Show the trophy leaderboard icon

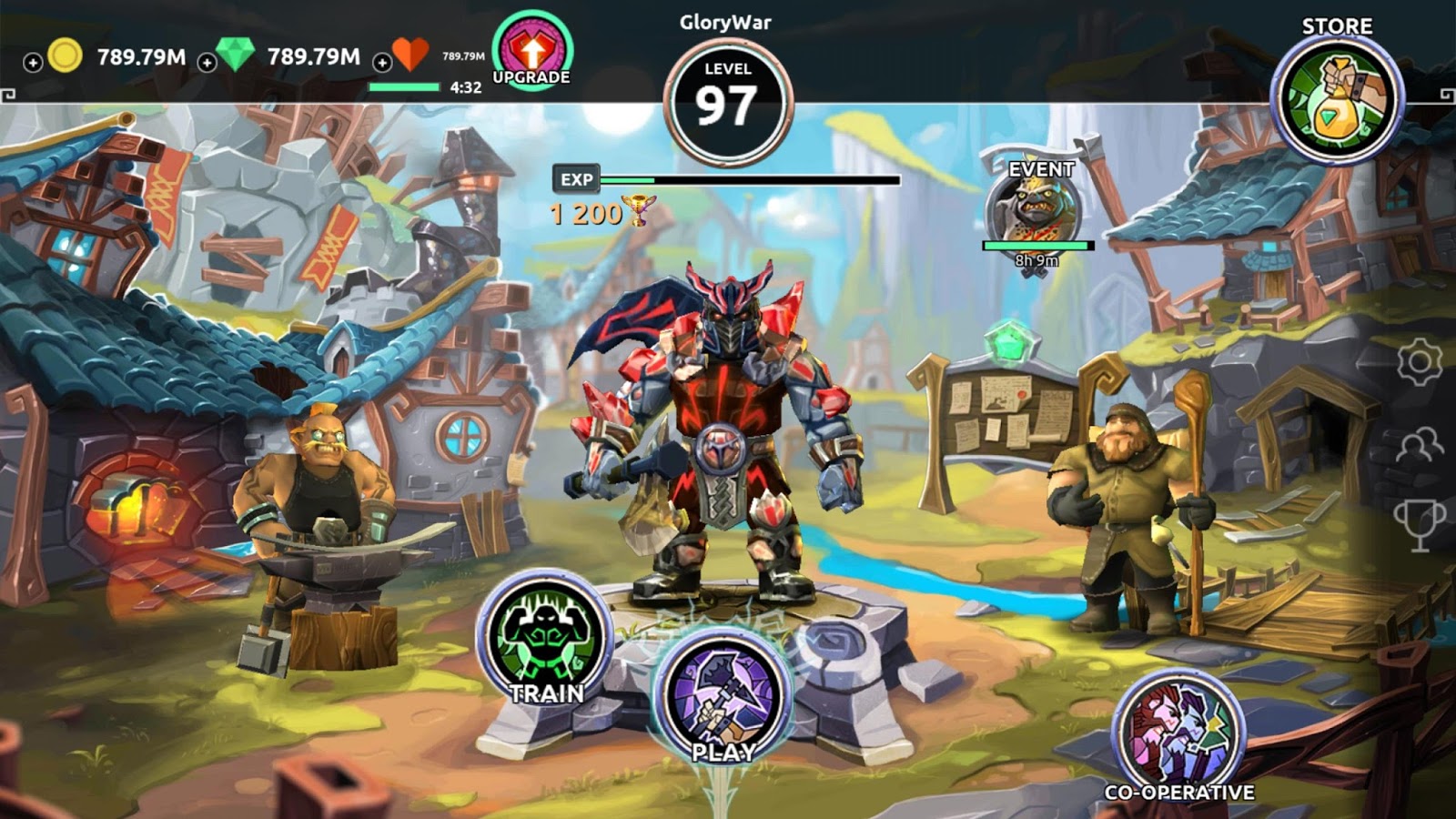pyautogui.click(x=1419, y=524)
